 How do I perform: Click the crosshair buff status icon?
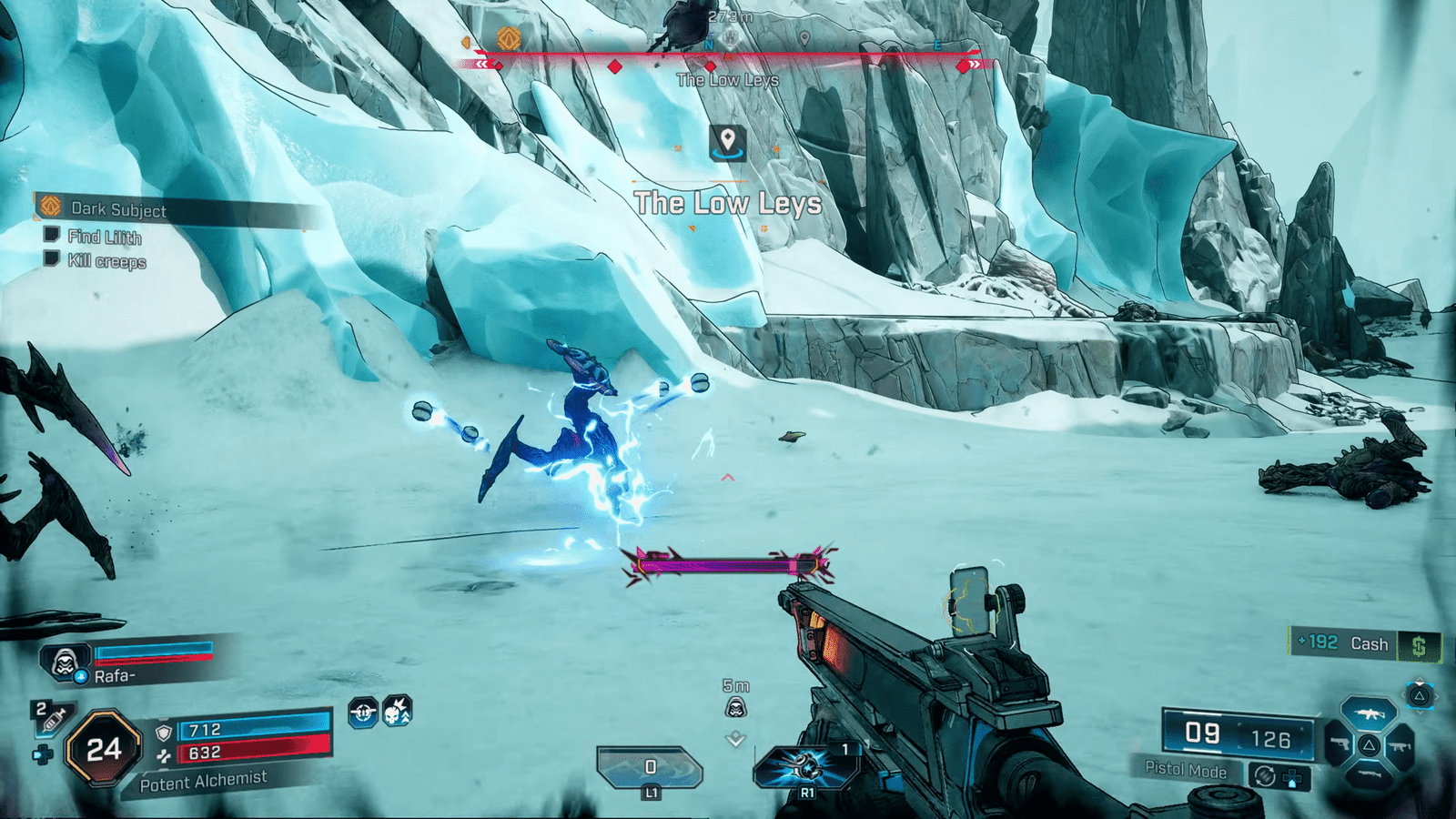(x=363, y=713)
